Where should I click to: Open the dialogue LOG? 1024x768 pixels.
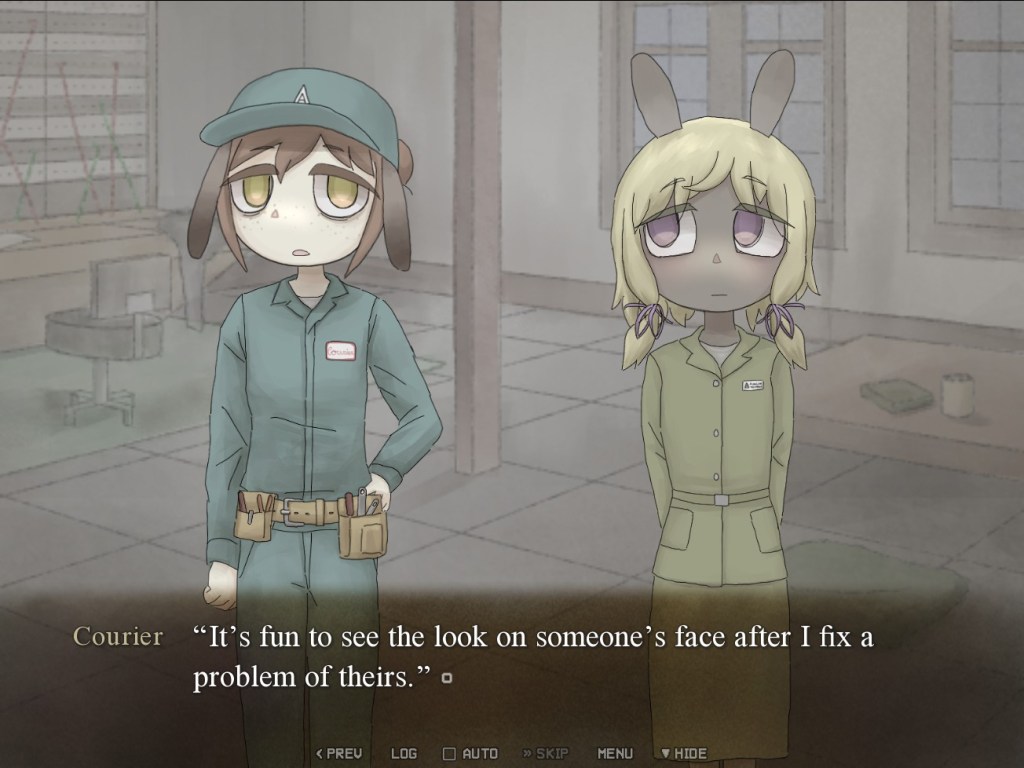[404, 753]
